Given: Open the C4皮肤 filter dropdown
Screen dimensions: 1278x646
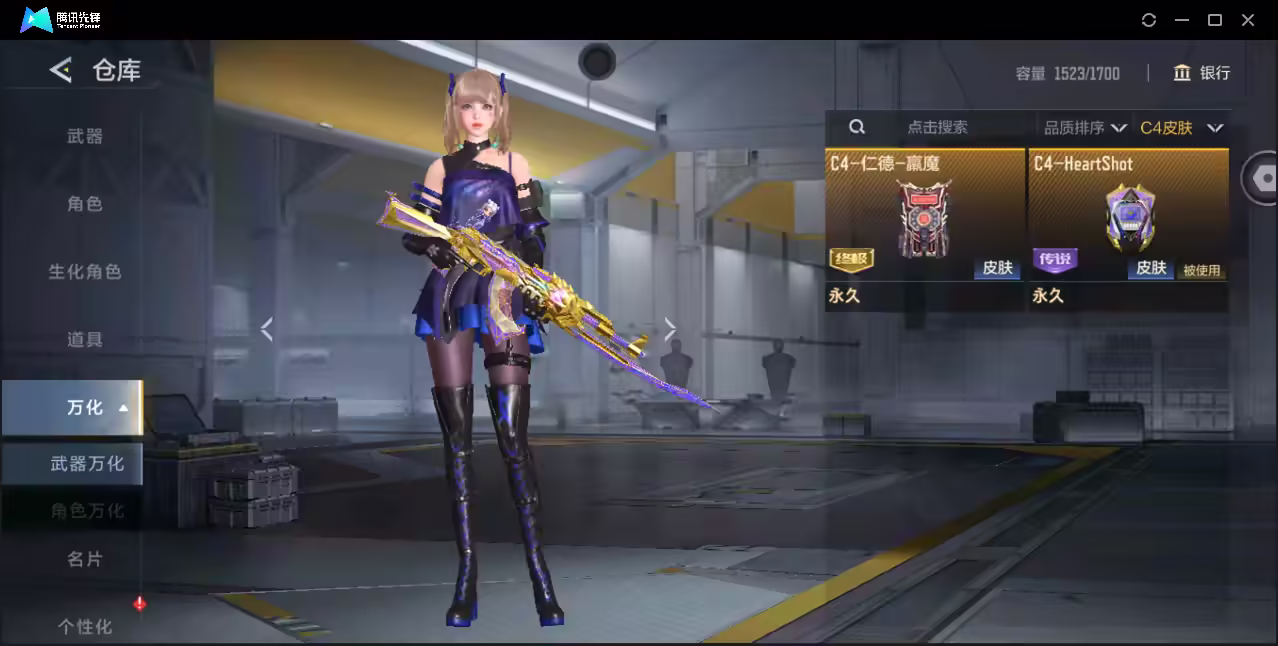Looking at the screenshot, I should click(1181, 127).
